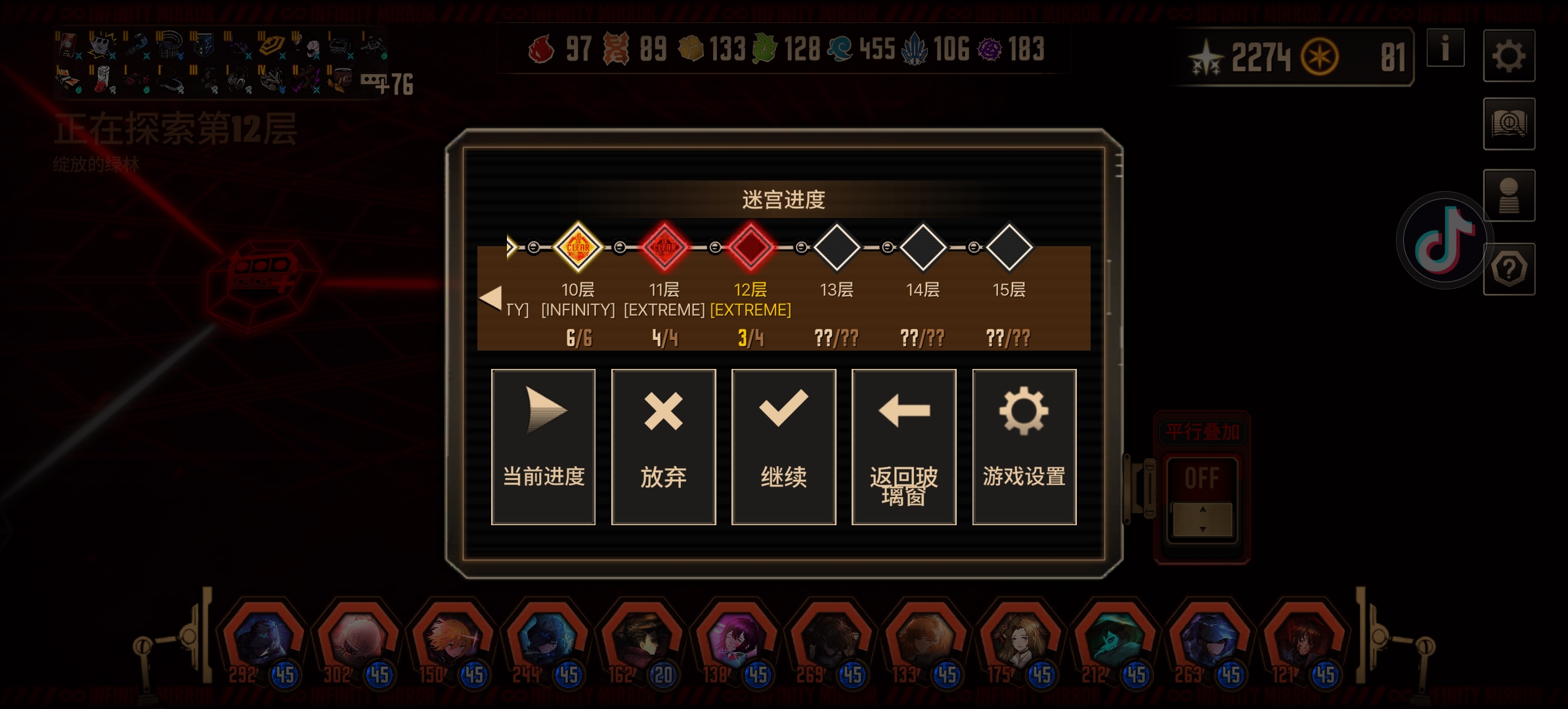This screenshot has width=1568, height=709.
Task: Click 放弃 to abandon the run
Action: (x=663, y=446)
